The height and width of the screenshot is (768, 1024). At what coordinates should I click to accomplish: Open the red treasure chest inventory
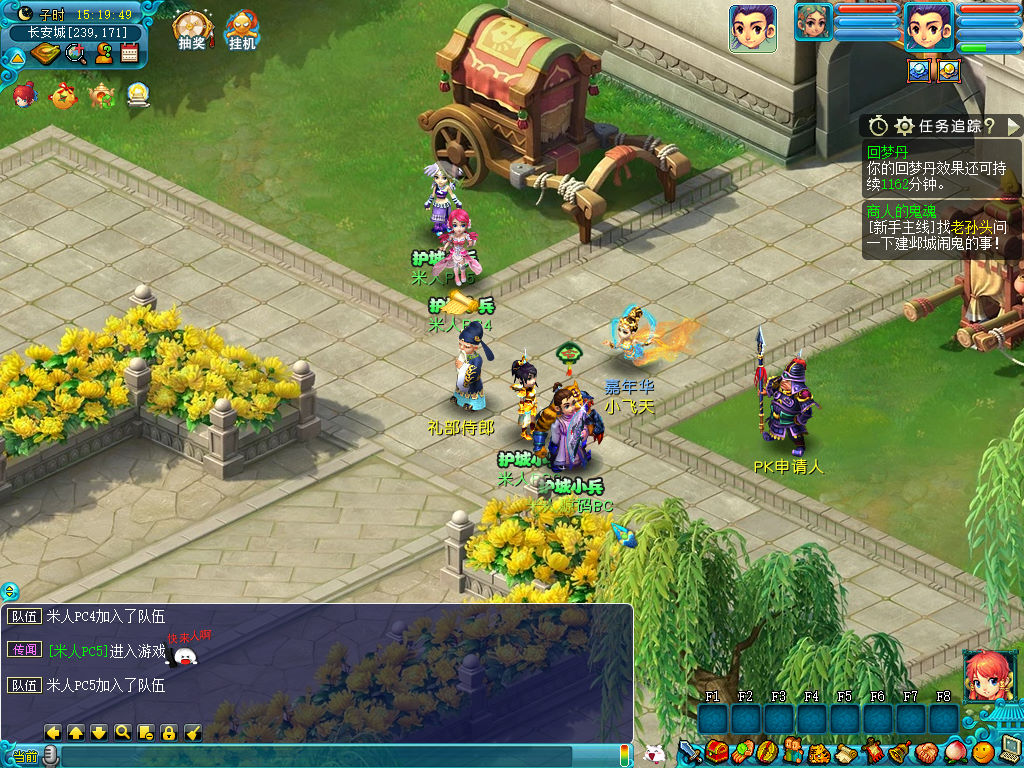[716, 751]
